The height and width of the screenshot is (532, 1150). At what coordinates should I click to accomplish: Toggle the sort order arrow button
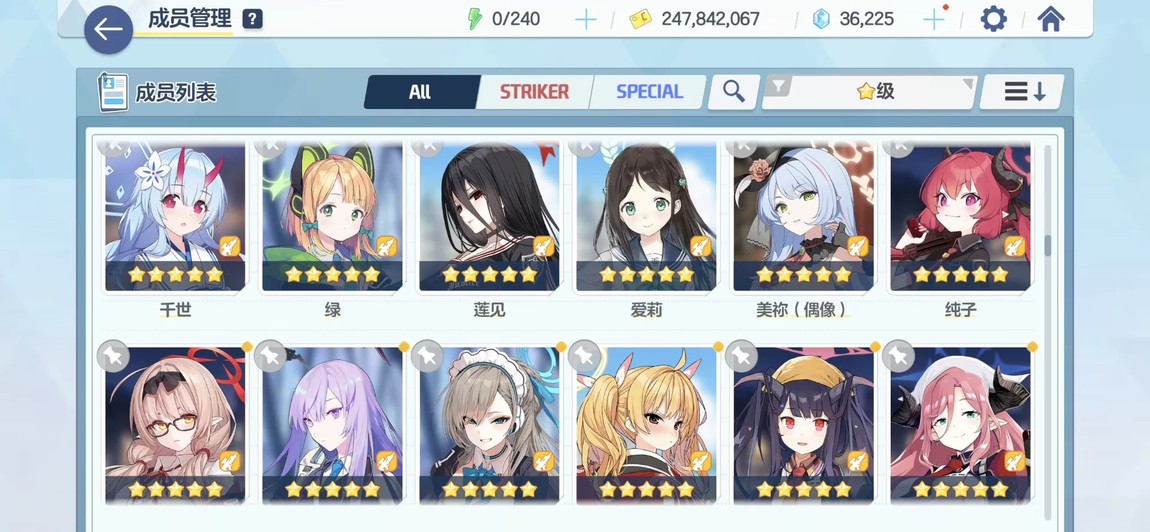1020,92
